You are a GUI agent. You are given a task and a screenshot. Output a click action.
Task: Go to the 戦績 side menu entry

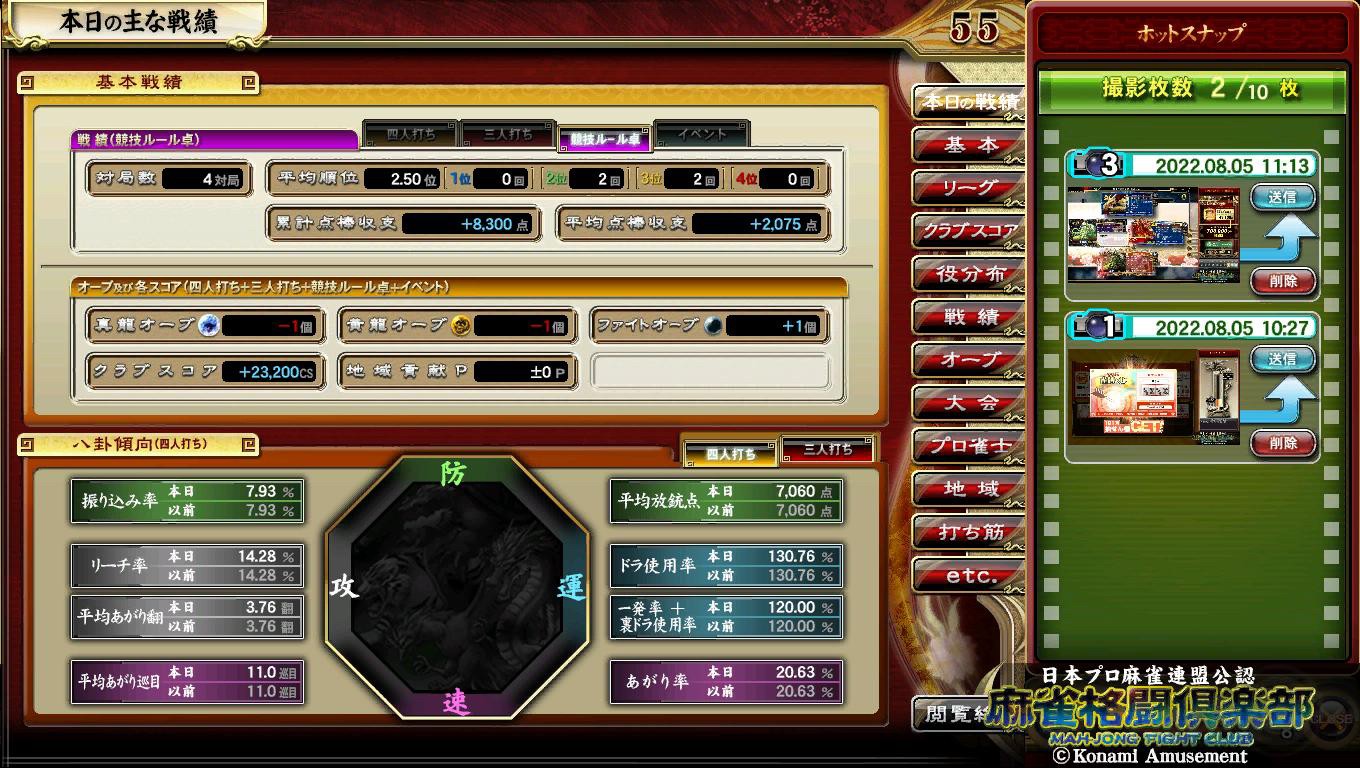point(968,318)
